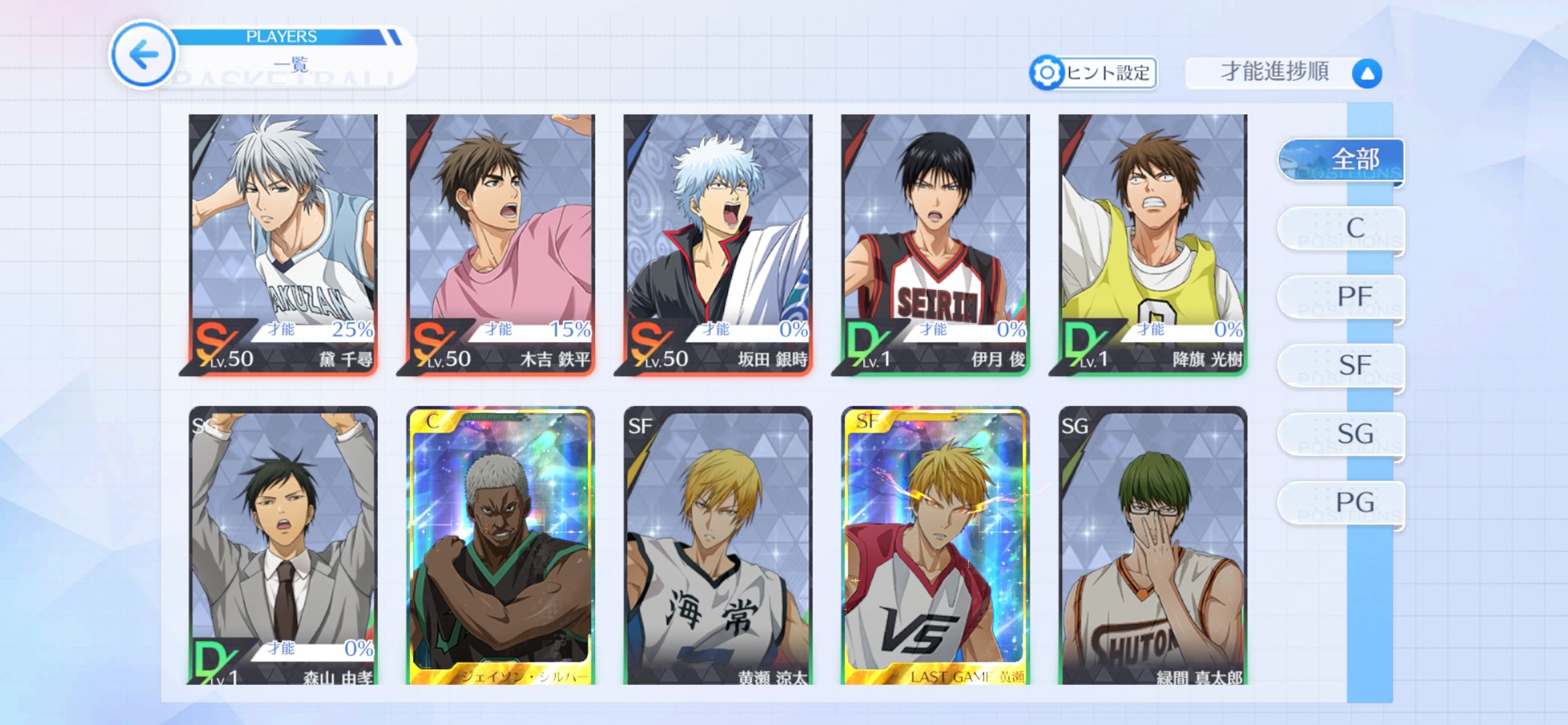This screenshot has height=725, width=1568.
Task: Open the ヒント設定 hint settings
Action: (1094, 73)
